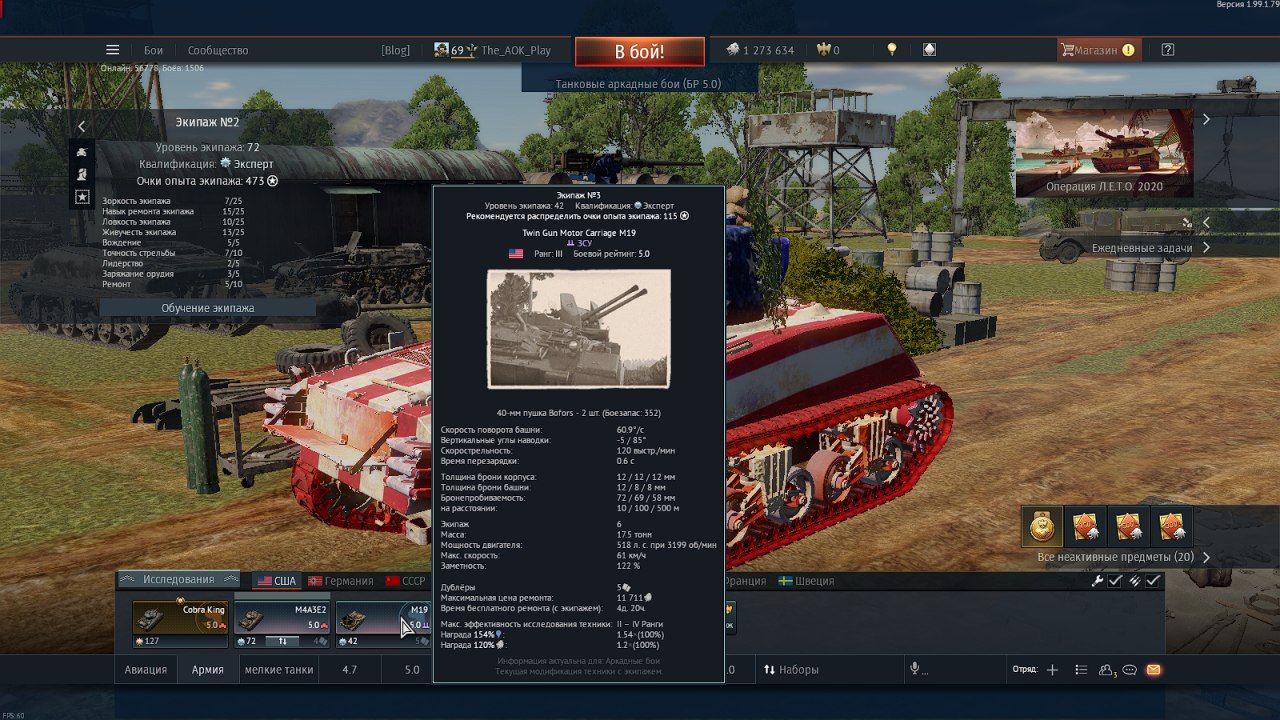Follow the [Blog] link
This screenshot has width=1280, height=720.
pos(395,50)
